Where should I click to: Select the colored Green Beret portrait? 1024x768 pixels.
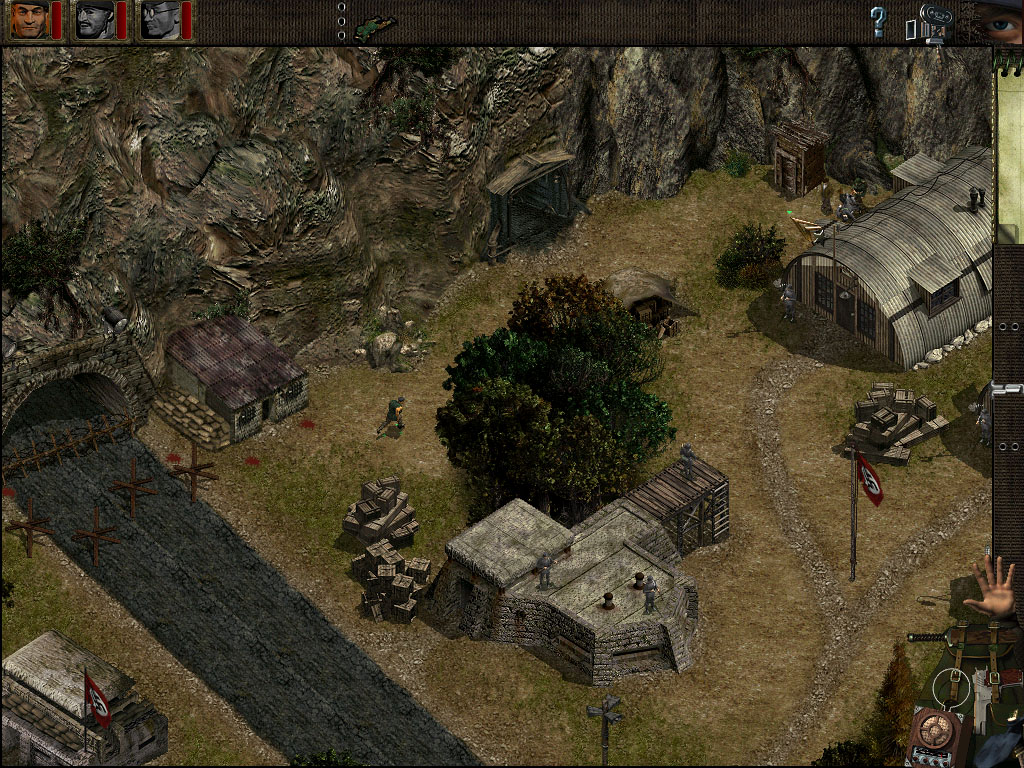click(29, 20)
